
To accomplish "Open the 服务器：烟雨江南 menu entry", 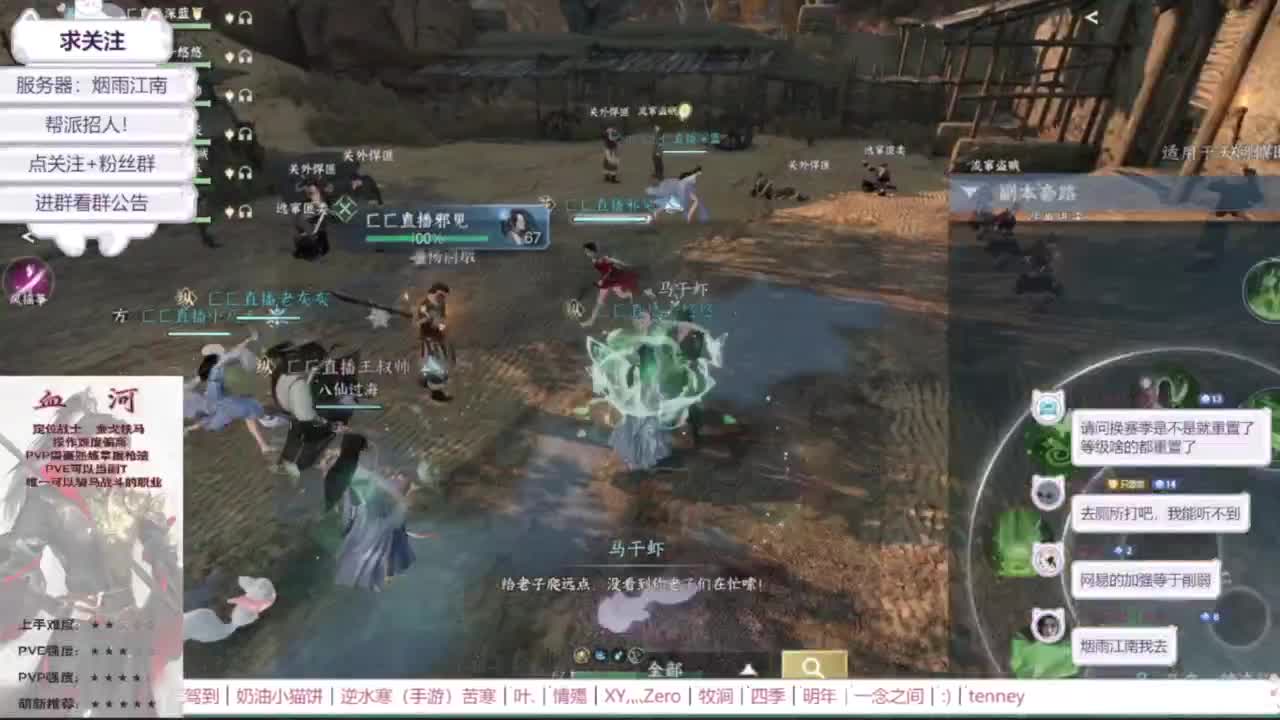I will (94, 87).
